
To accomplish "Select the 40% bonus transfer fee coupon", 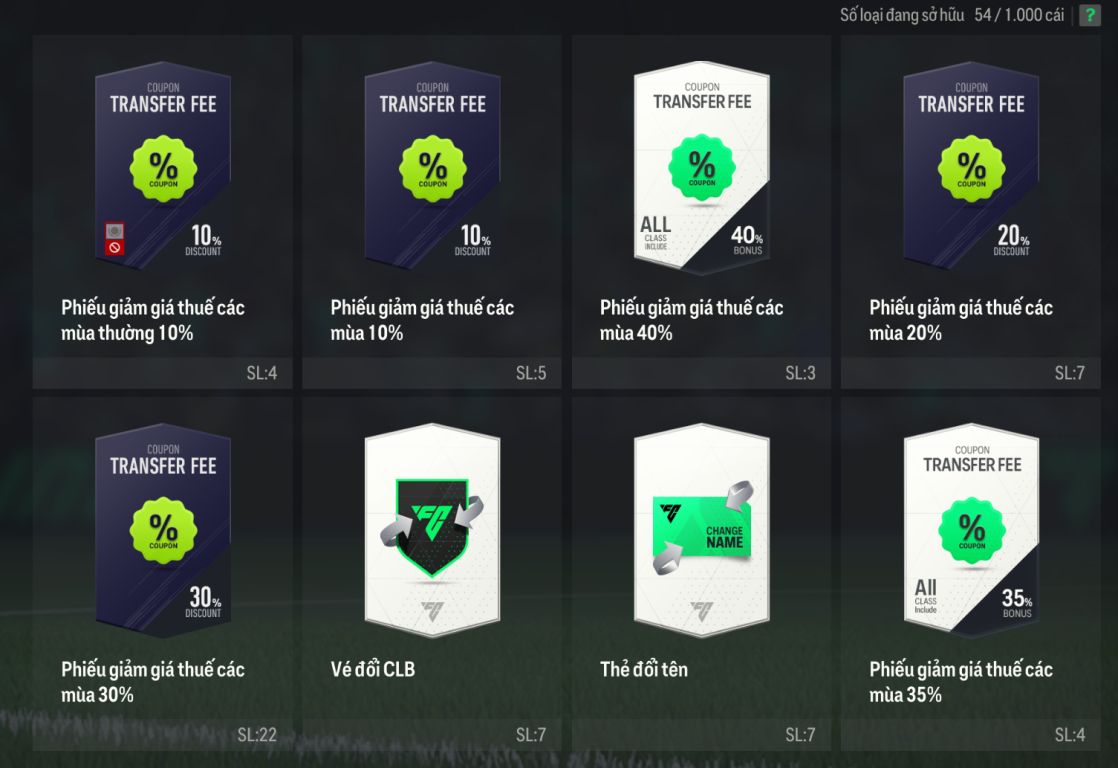I will [x=701, y=170].
